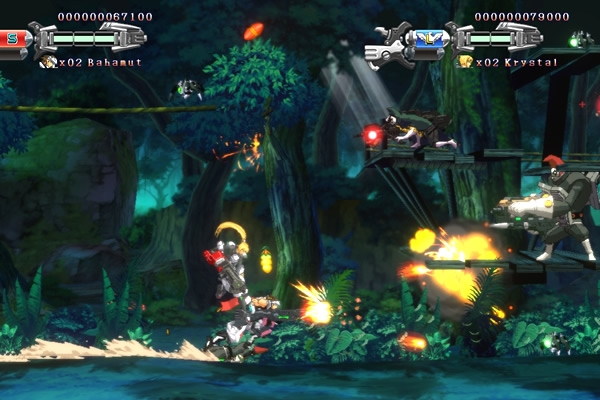Image resolution: width=600 pixels, height=400 pixels.
Task: Select Bahamut's red S weapon slot
Action: coord(11,38)
